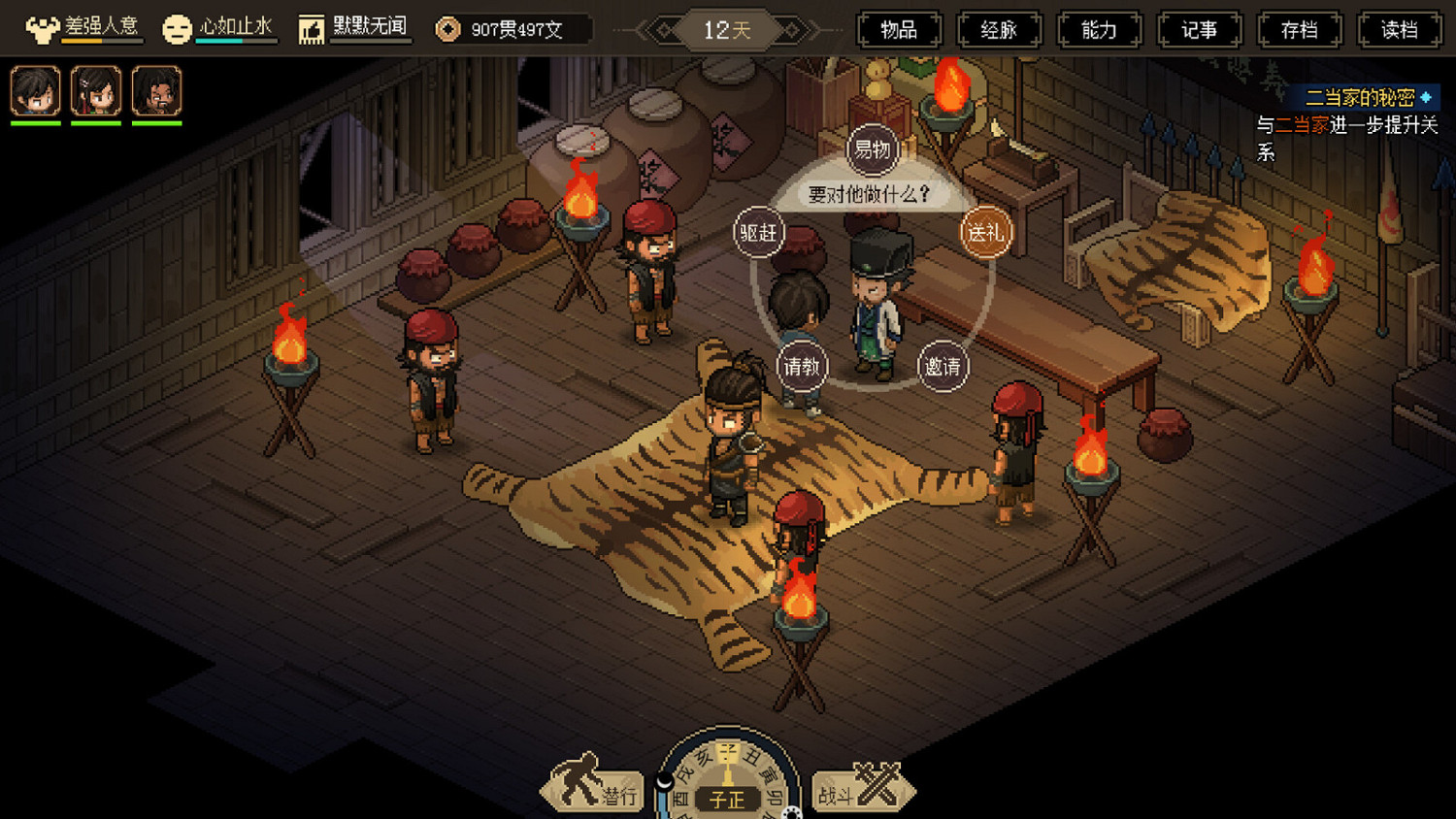1456x819 pixels.
Task: Expand the 二当家的秘密 quest entry
Action: 1361,96
